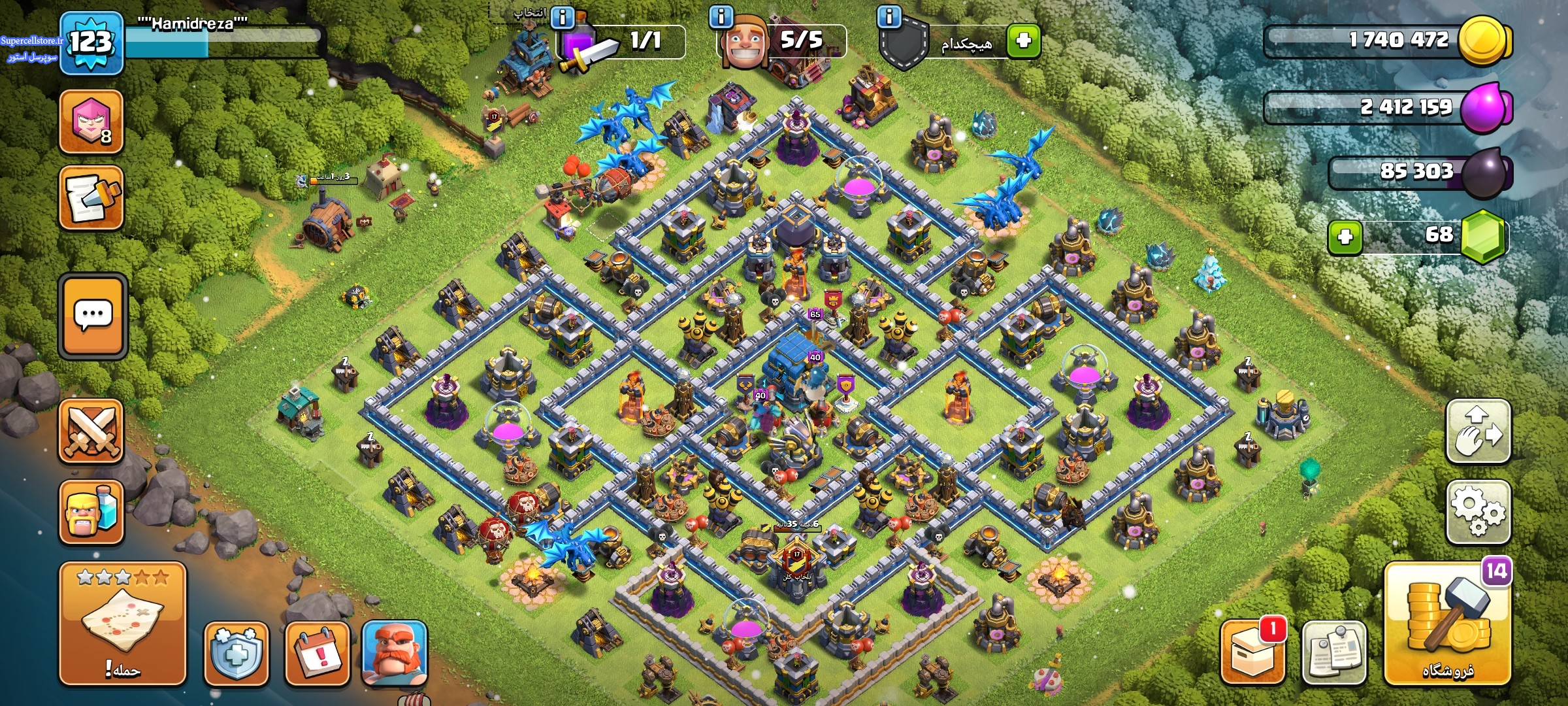Open the gear Settings menu
The width and height of the screenshot is (1568, 706).
pos(1478,512)
